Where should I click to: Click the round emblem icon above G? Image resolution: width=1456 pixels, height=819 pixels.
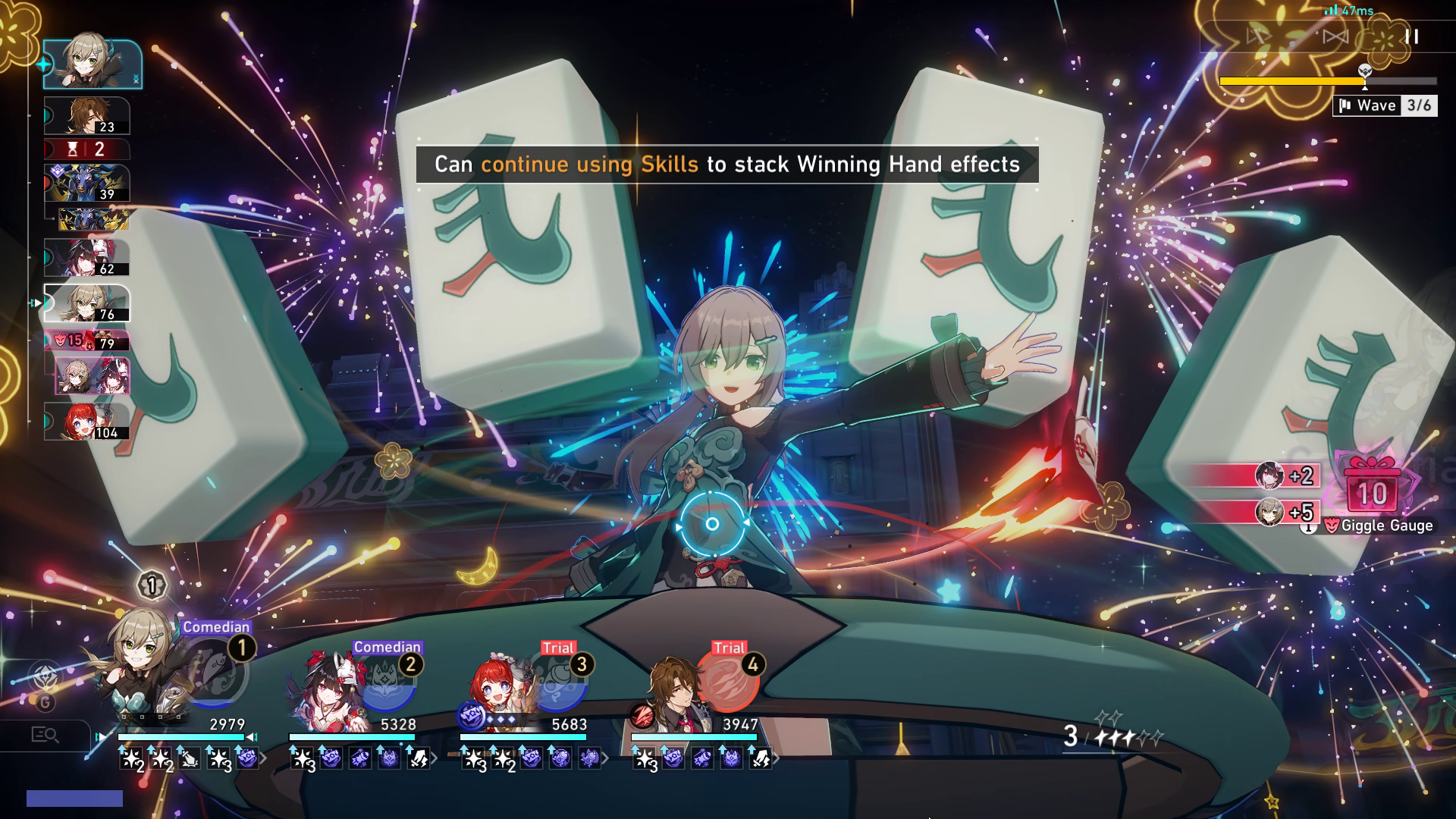(45, 675)
